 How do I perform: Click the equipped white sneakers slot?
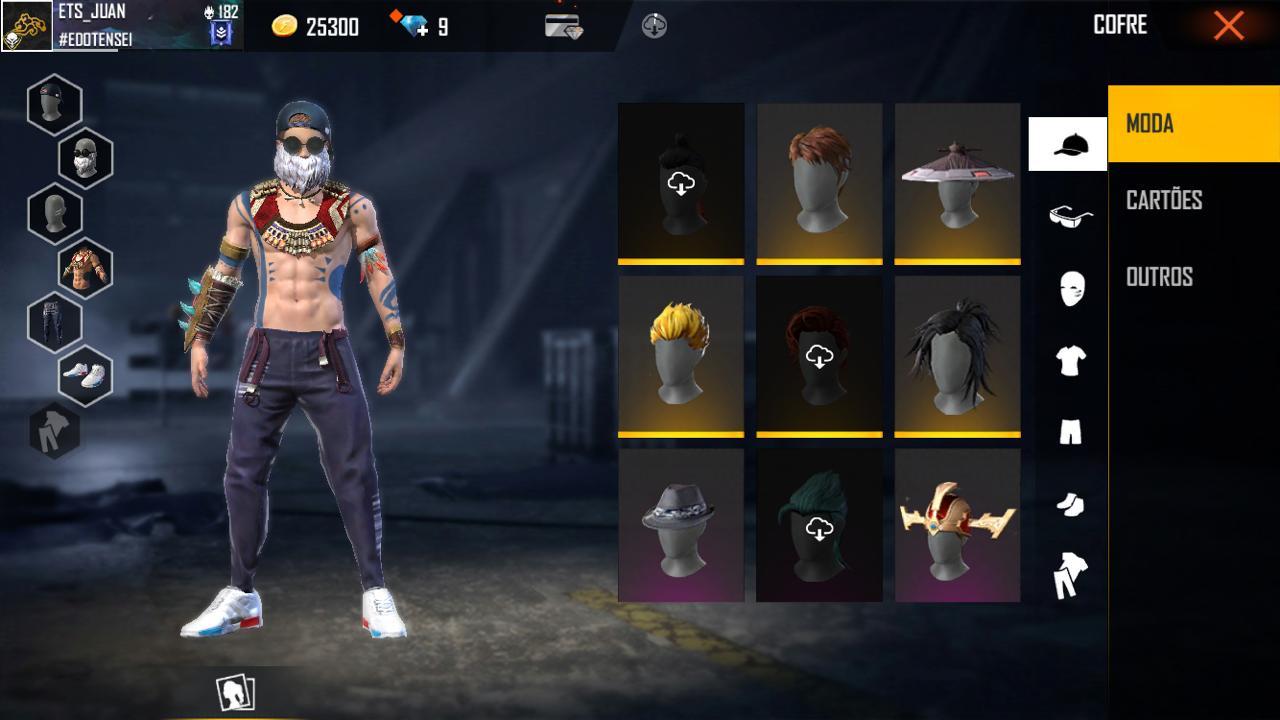point(85,375)
